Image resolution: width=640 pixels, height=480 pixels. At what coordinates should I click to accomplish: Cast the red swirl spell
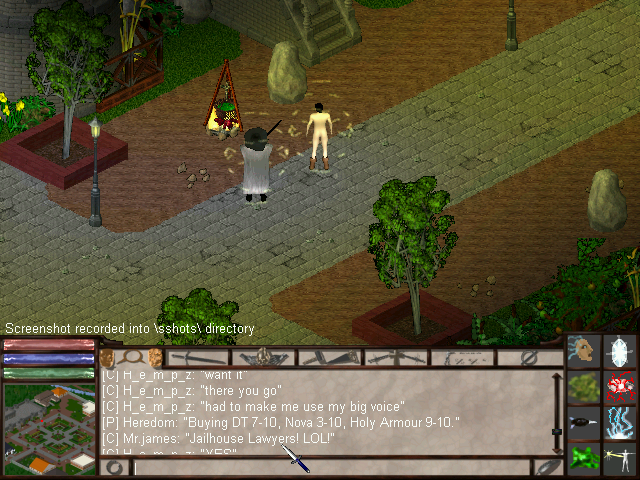tap(622, 388)
